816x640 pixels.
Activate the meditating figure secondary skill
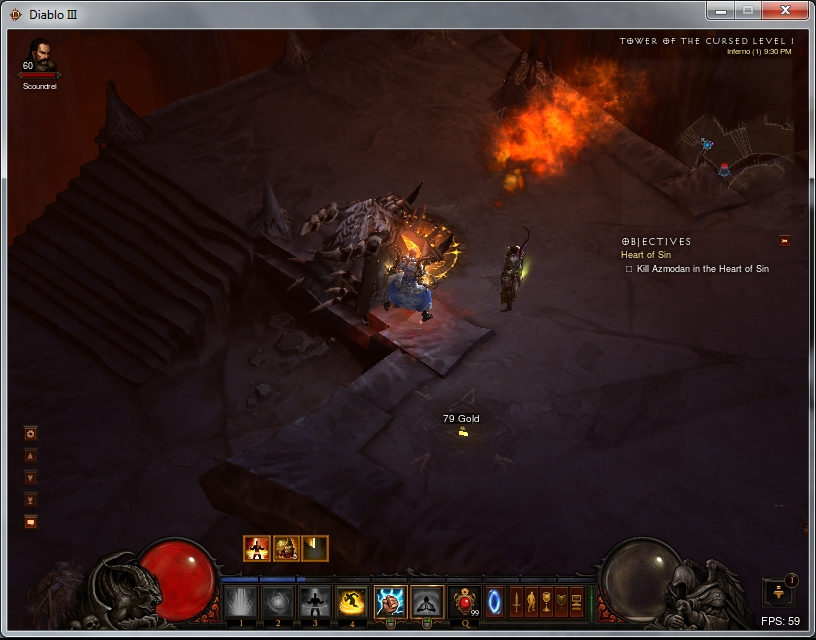[428, 602]
